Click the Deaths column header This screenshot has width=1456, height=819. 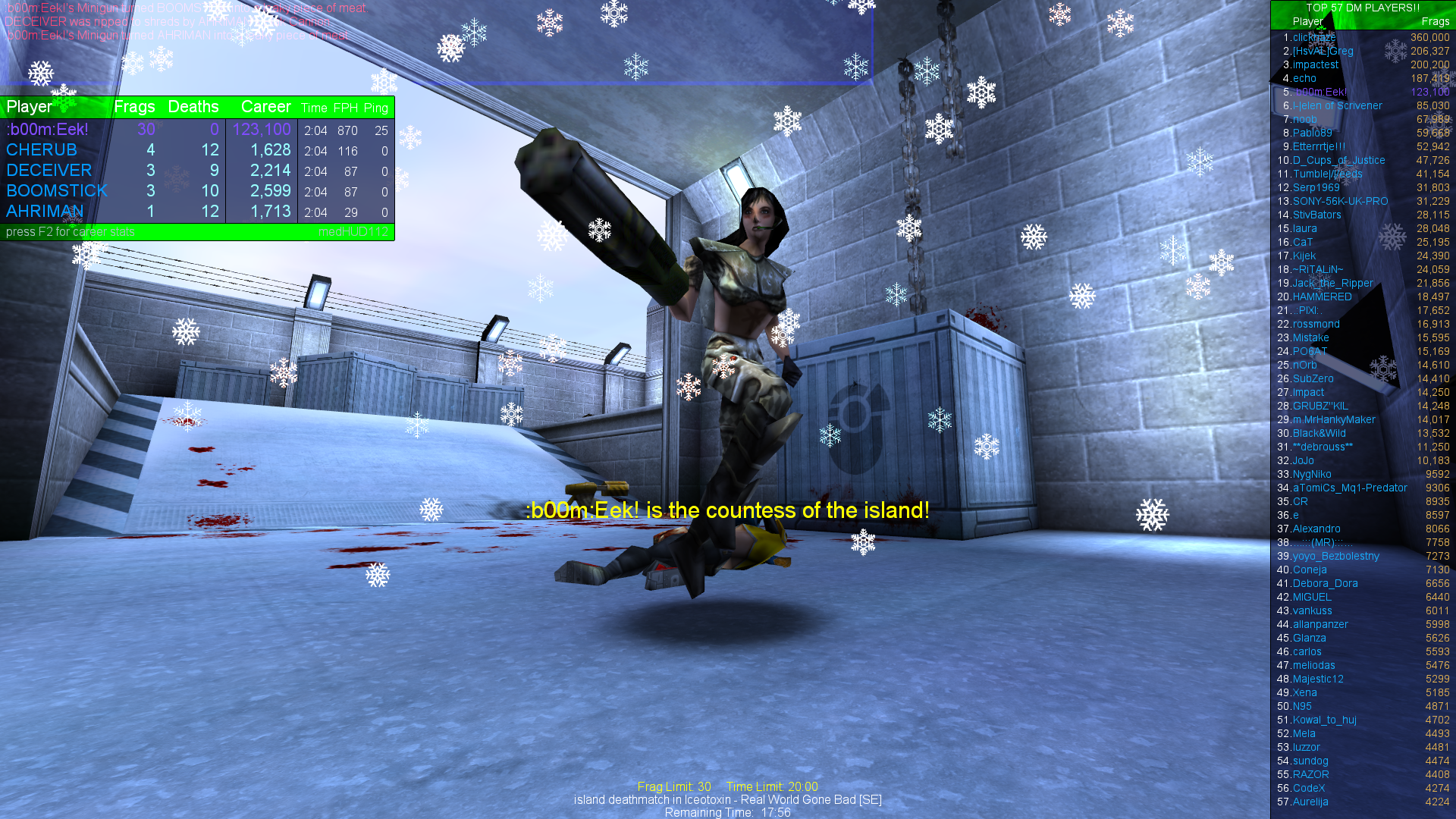click(x=193, y=107)
